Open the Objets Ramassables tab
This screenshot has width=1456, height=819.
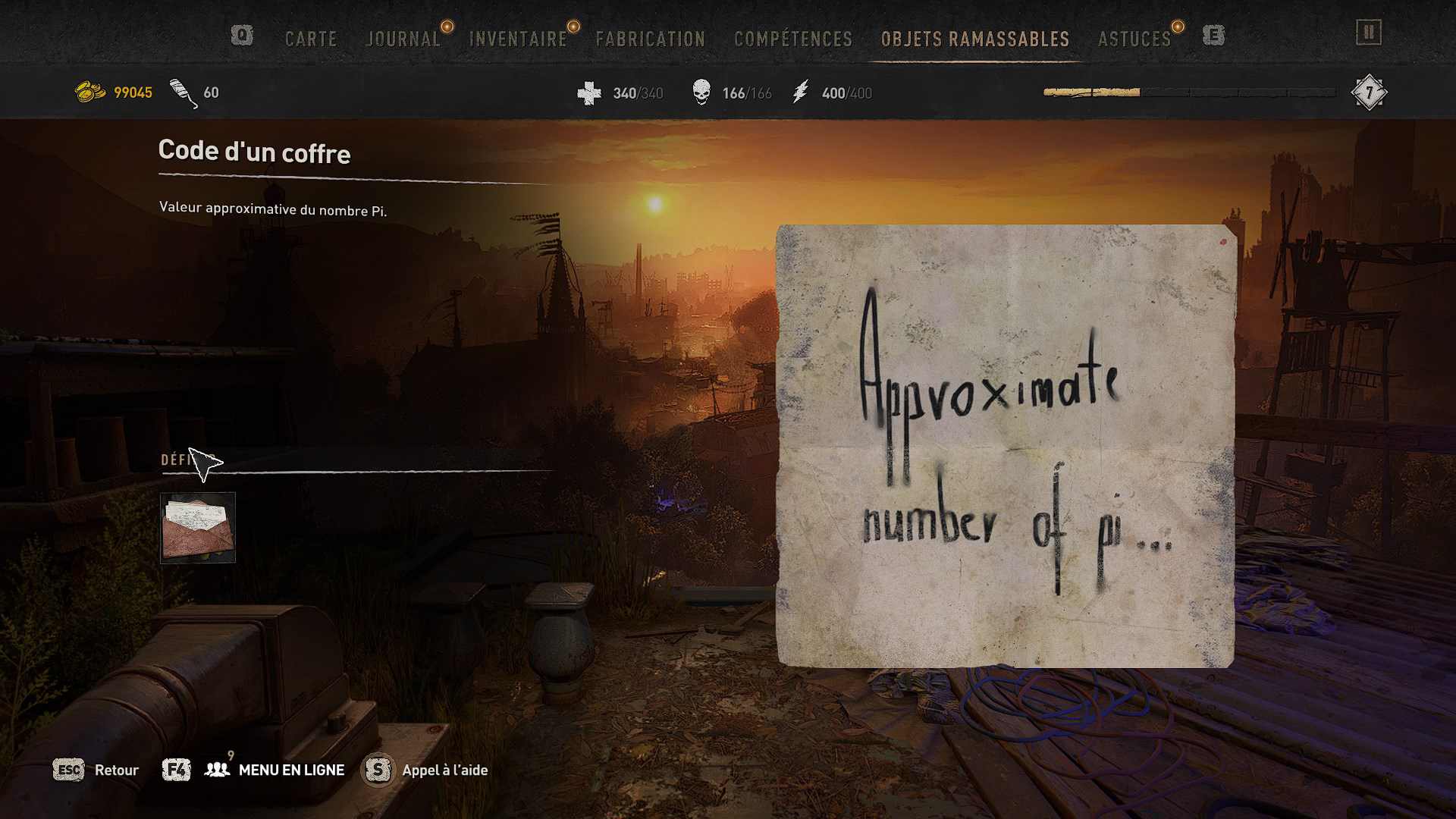tap(975, 39)
